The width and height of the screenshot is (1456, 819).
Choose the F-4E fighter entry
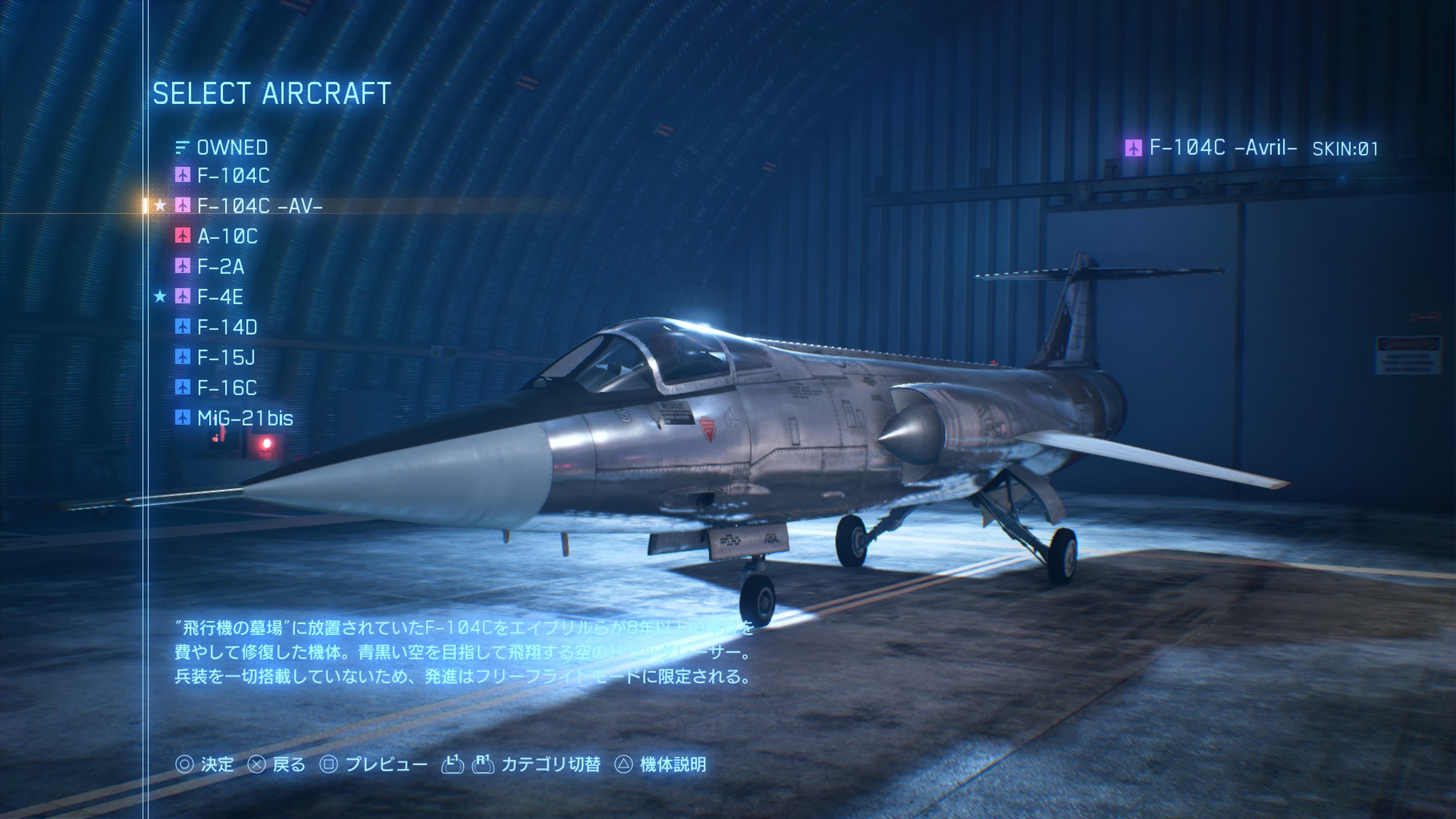220,297
